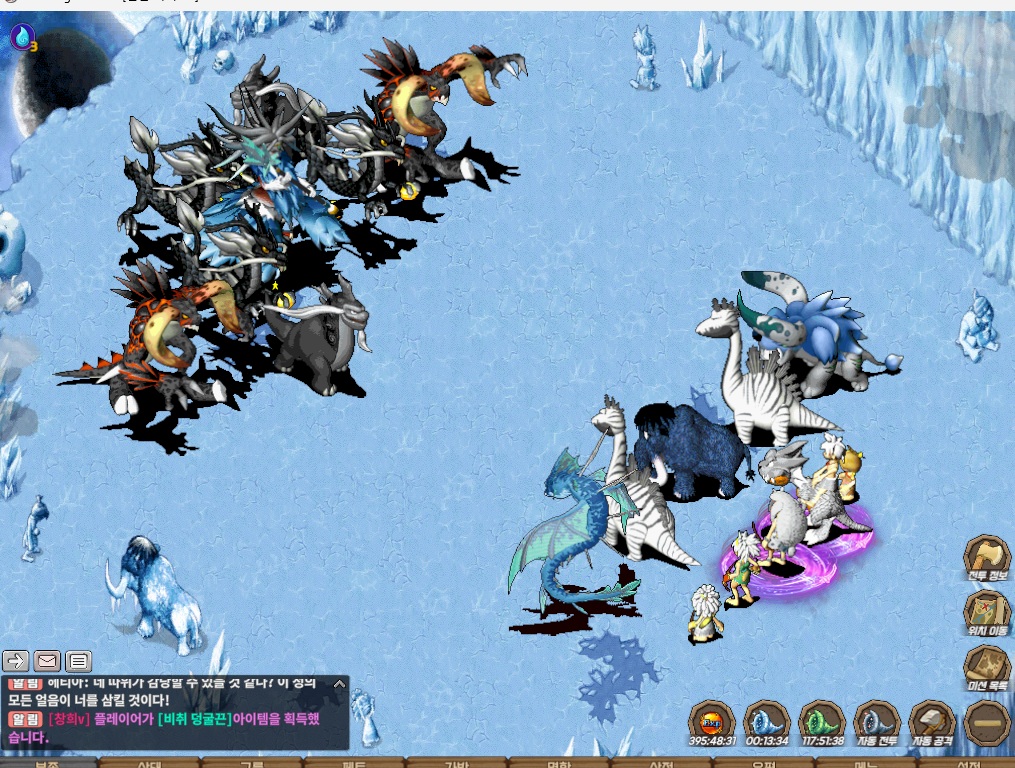Select the orange EXP boost icon
This screenshot has width=1015, height=768.
pyautogui.click(x=711, y=722)
